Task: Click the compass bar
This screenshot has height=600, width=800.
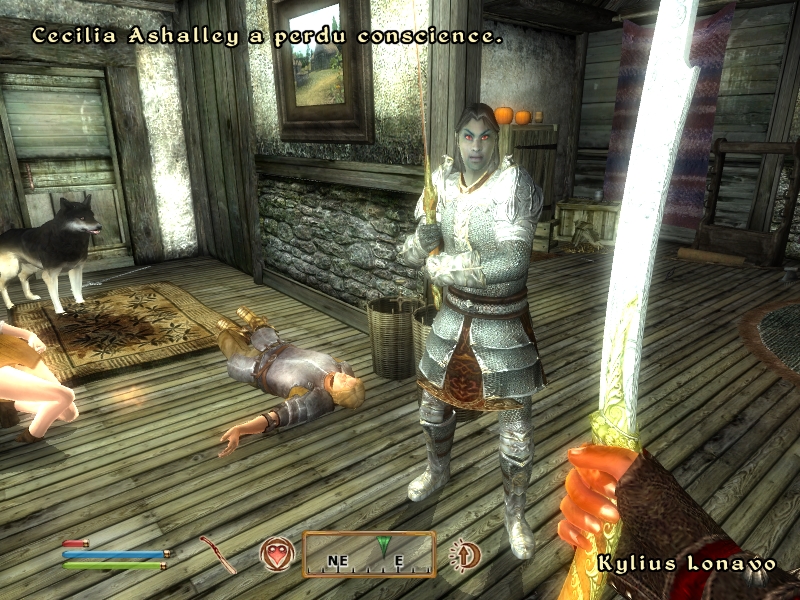Action: tap(369, 555)
